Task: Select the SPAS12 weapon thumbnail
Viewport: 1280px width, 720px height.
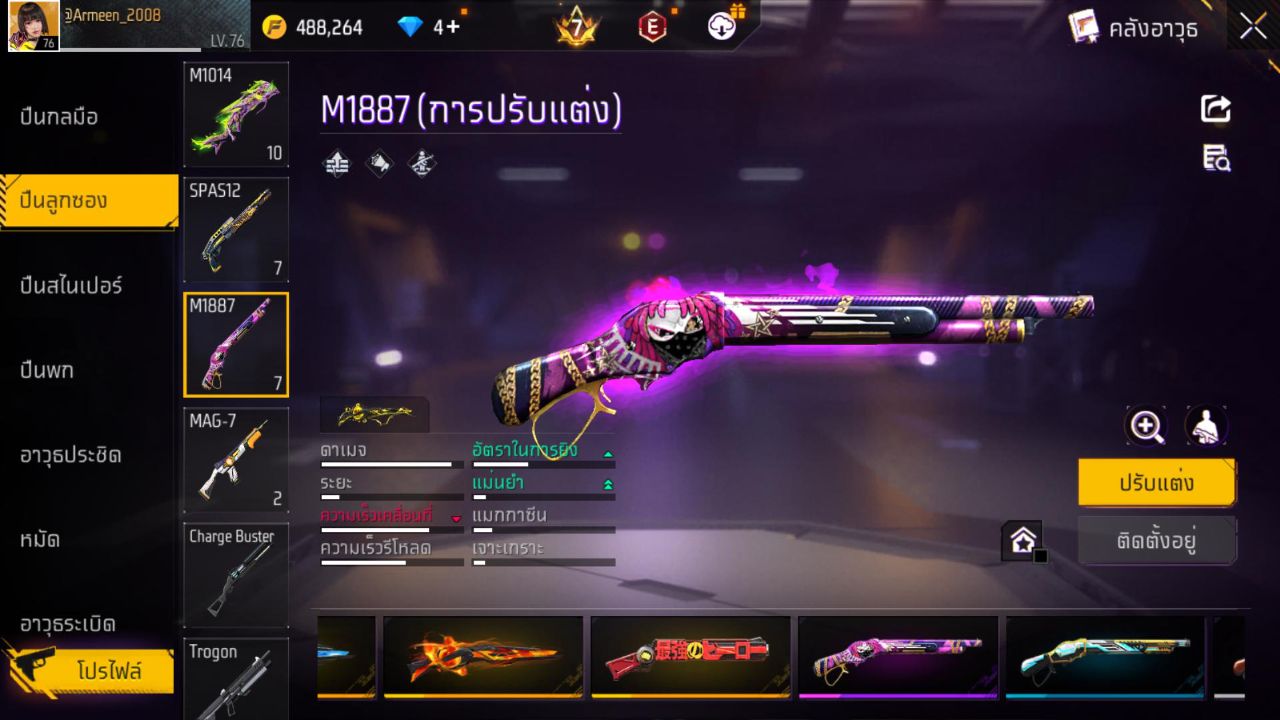Action: (x=235, y=230)
